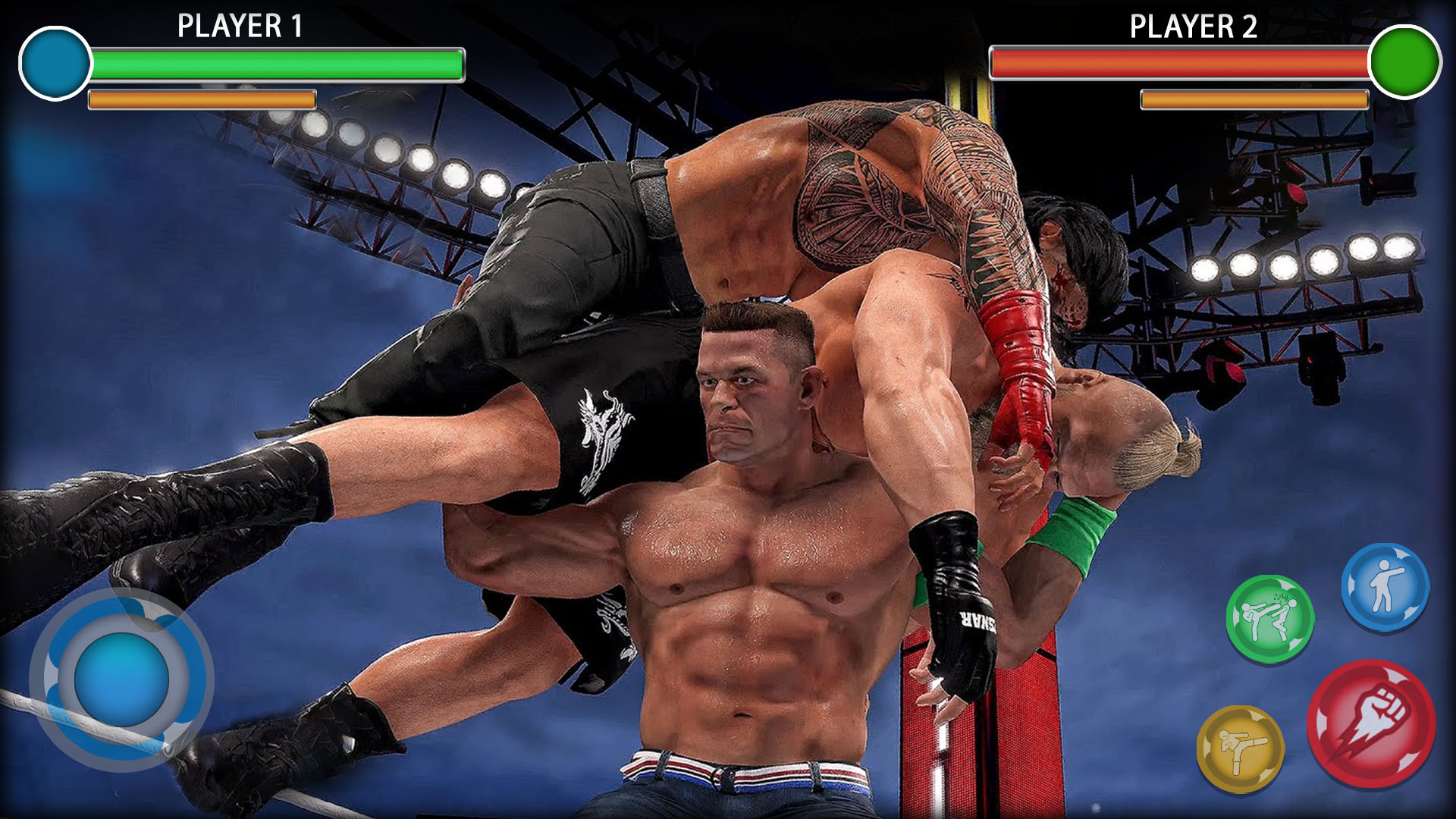Tap Player 1's green health bar

click(x=277, y=64)
